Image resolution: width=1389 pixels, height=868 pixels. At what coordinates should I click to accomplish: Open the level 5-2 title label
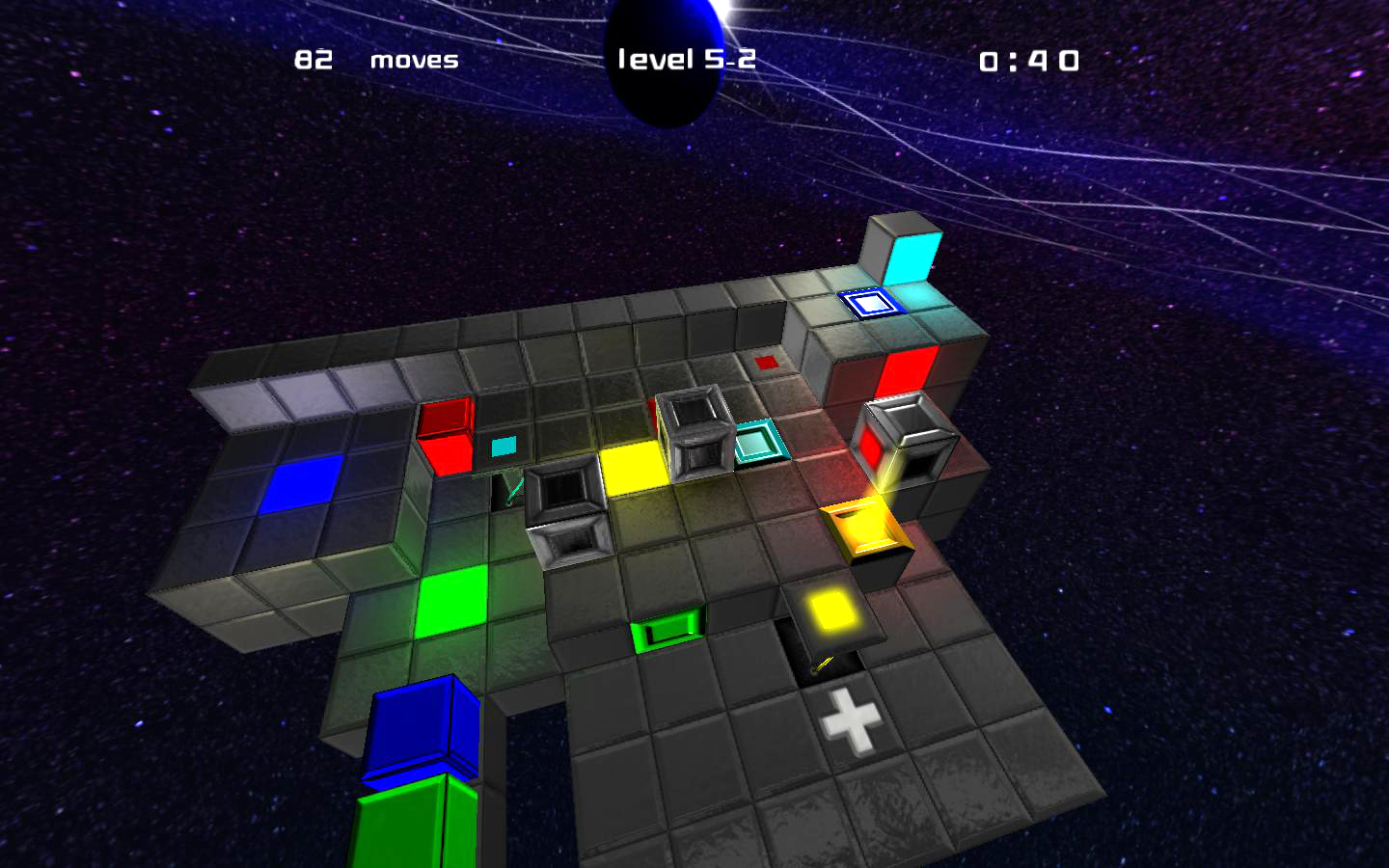coord(688,58)
